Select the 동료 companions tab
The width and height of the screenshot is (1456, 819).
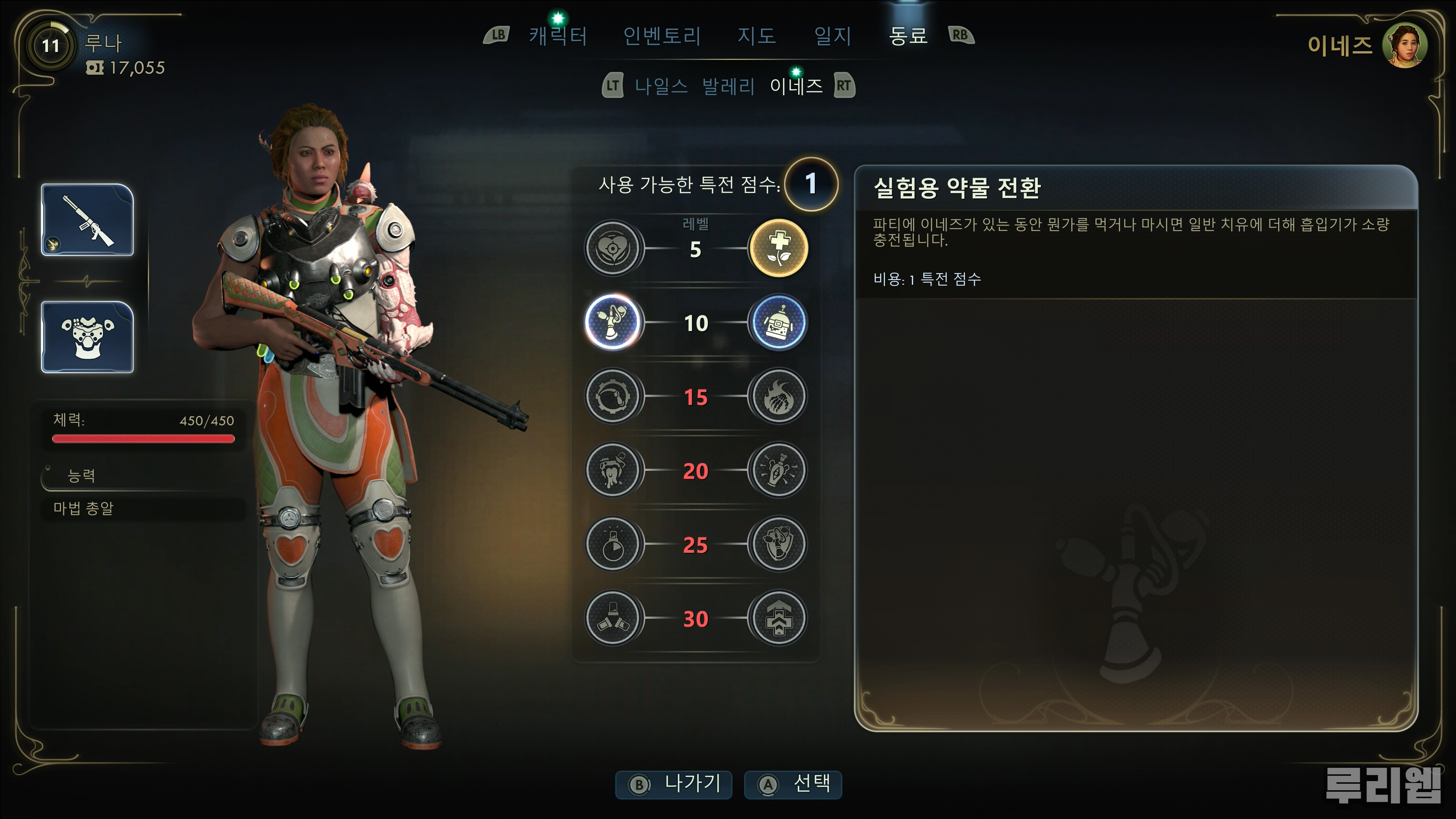pos(908,36)
